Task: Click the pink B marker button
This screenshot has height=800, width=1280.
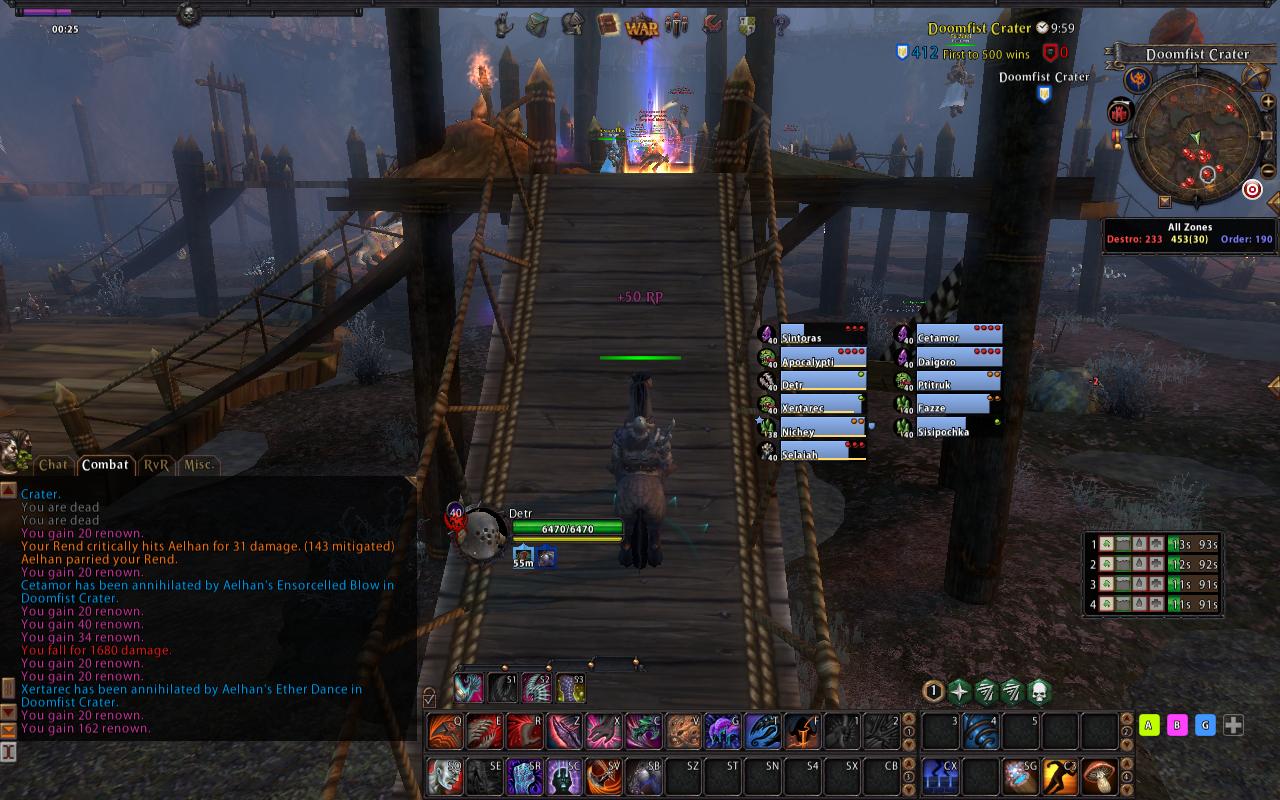Action: [1178, 726]
